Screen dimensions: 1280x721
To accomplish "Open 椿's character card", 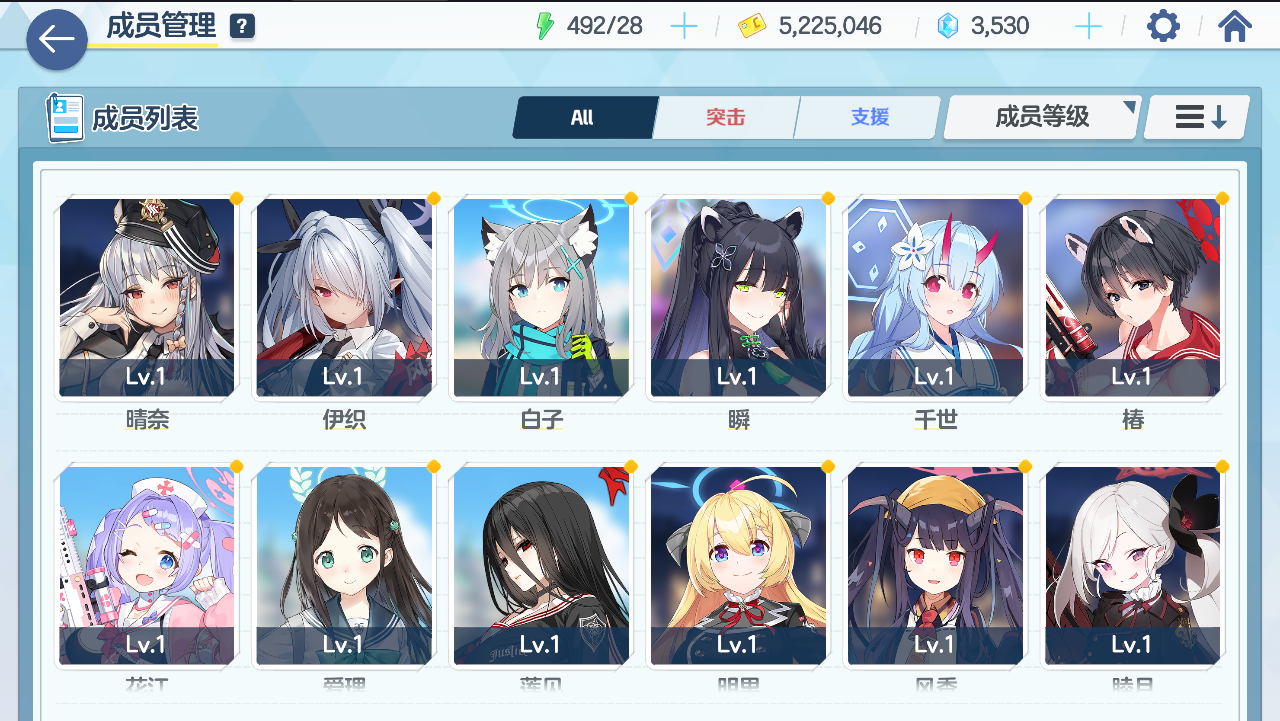I will click(x=1132, y=297).
